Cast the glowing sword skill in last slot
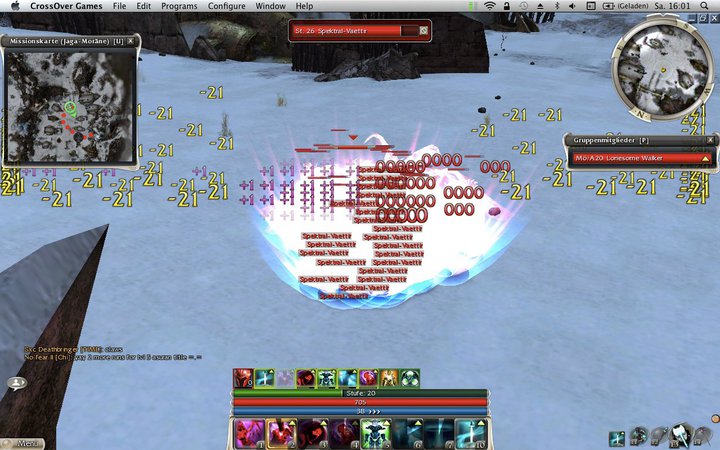This screenshot has width=720, height=450. 471,432
